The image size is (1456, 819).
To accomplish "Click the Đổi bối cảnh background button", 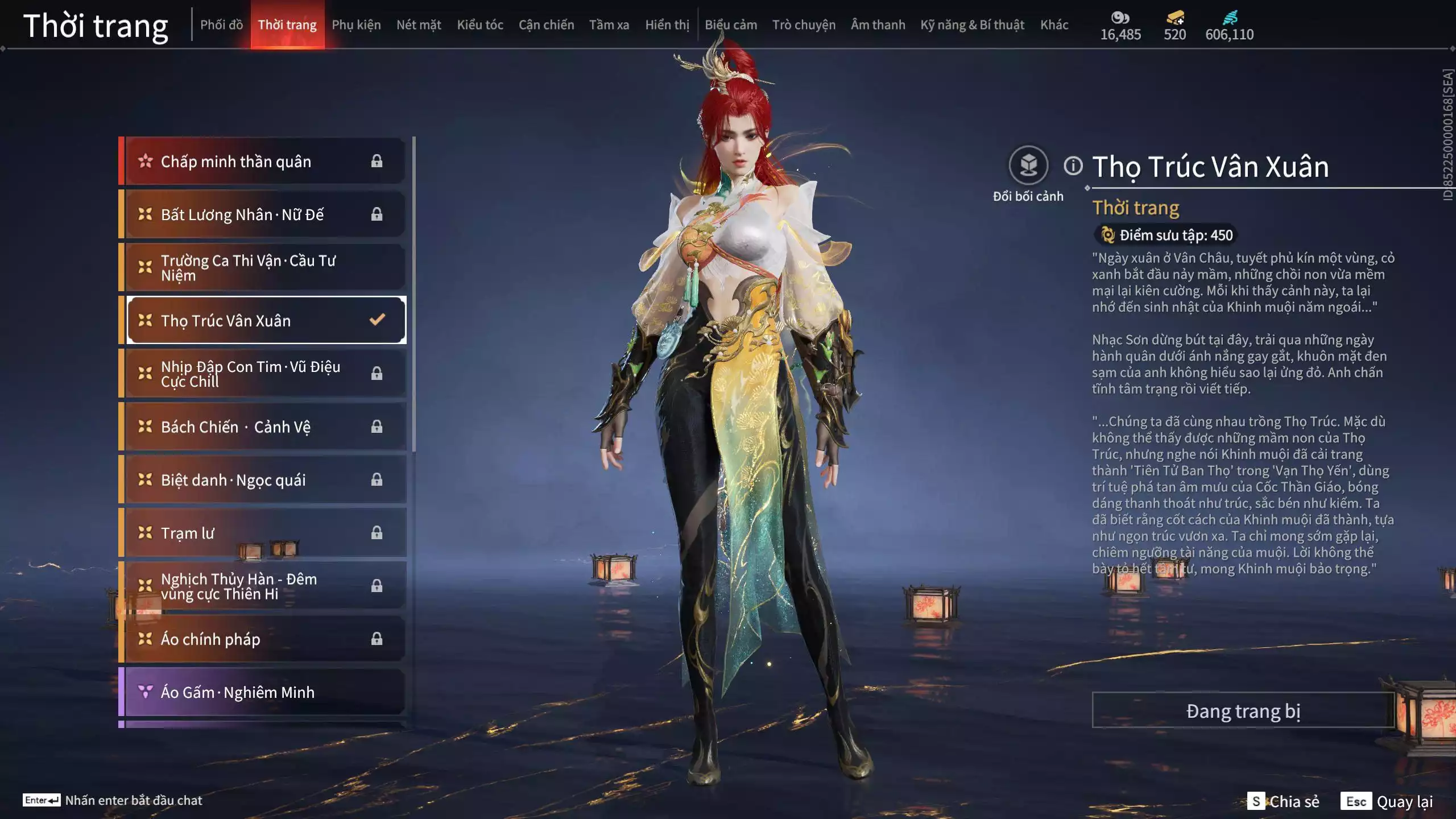I will tap(1028, 166).
